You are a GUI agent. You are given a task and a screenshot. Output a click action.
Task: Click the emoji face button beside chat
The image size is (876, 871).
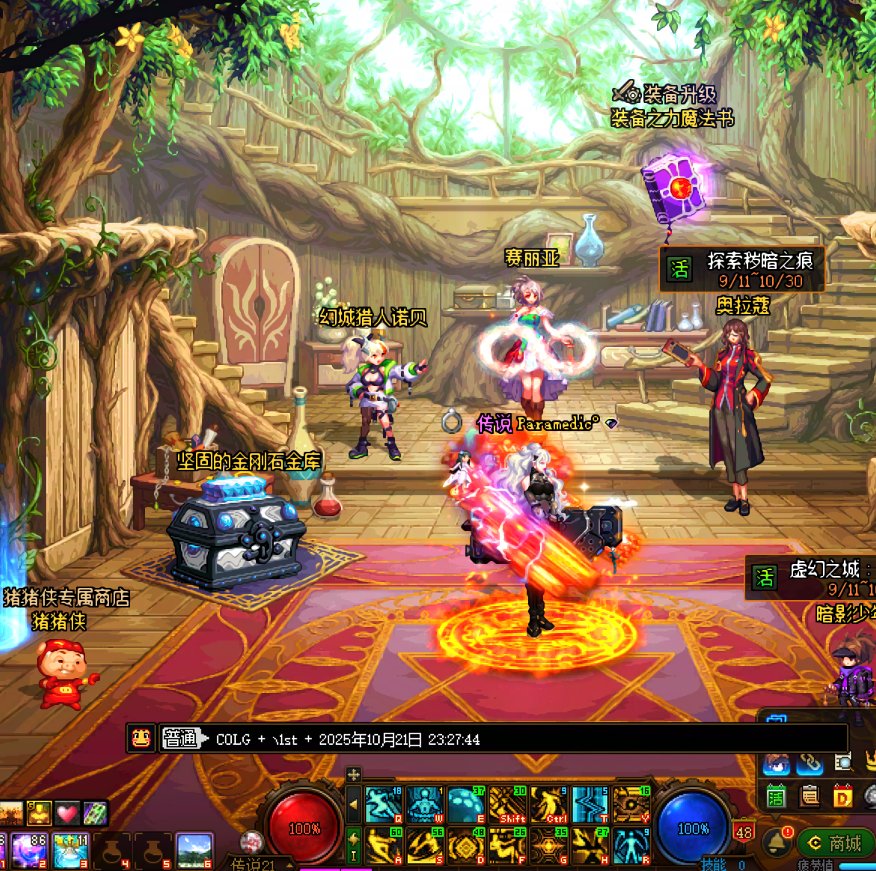click(141, 739)
